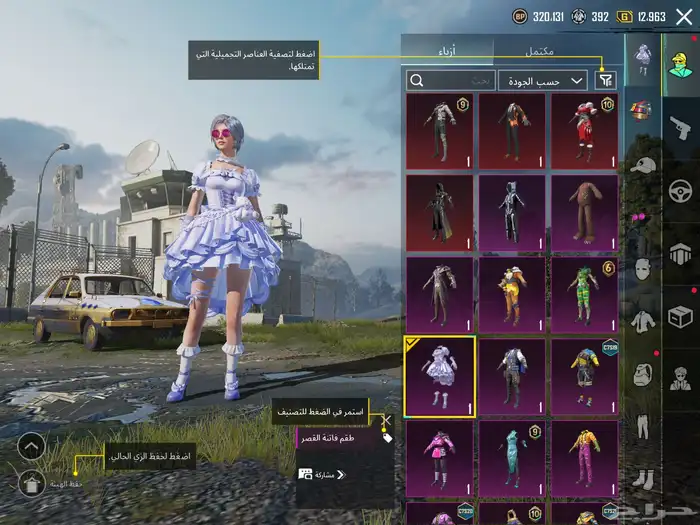Open the حسب الجودة sort dropdown
The height and width of the screenshot is (525, 700).
[544, 80]
